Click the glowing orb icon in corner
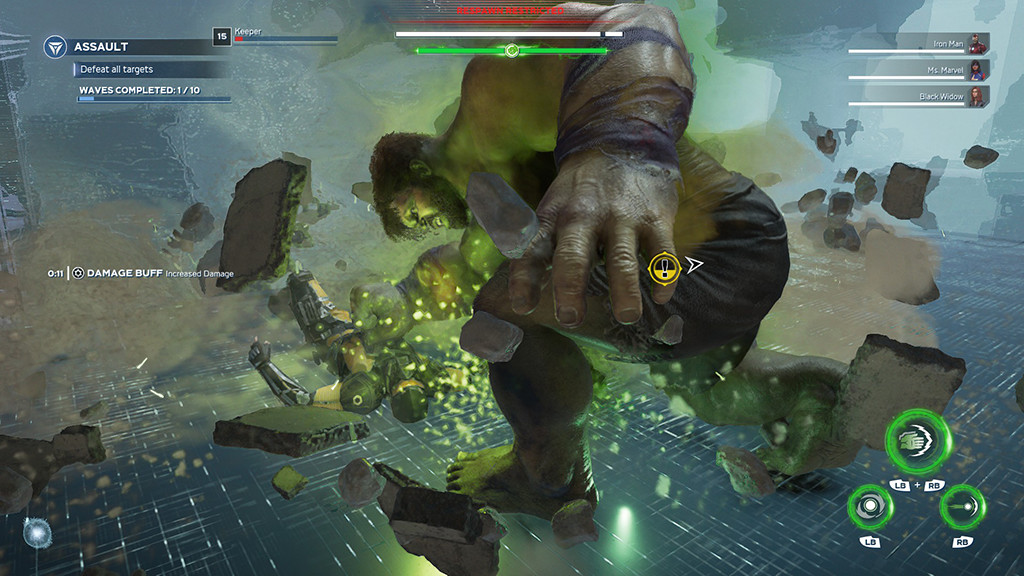The height and width of the screenshot is (576, 1024). [37, 532]
